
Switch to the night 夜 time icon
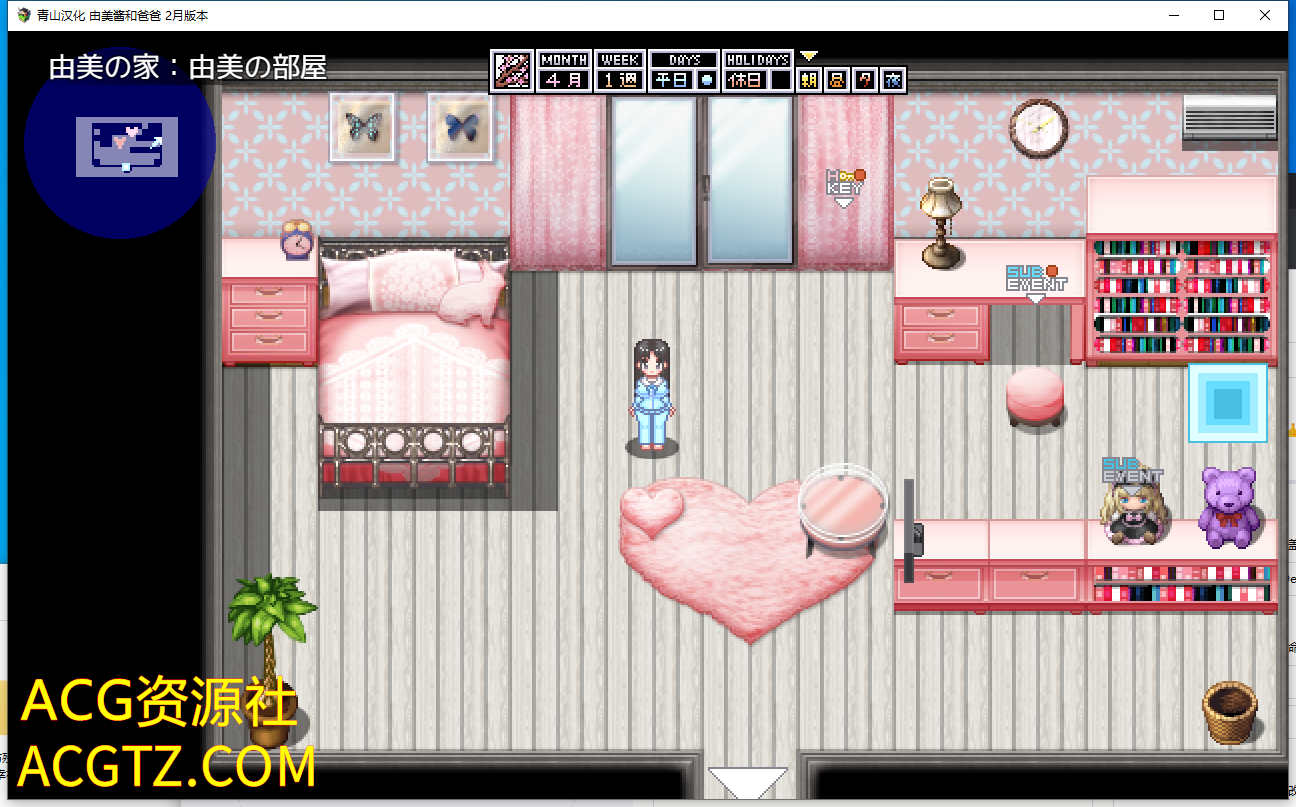pos(893,80)
